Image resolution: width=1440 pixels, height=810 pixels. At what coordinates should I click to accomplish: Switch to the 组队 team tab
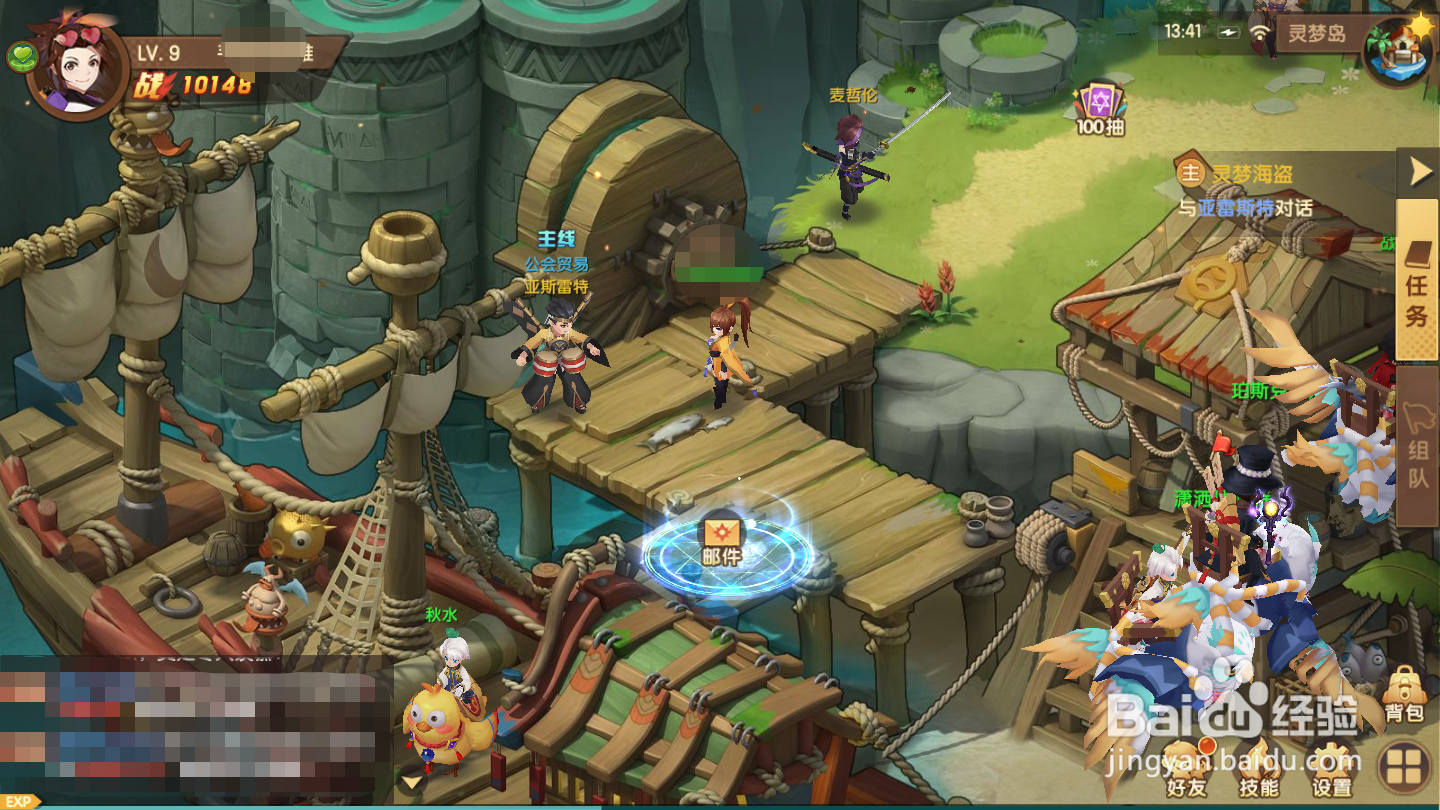click(x=1417, y=447)
